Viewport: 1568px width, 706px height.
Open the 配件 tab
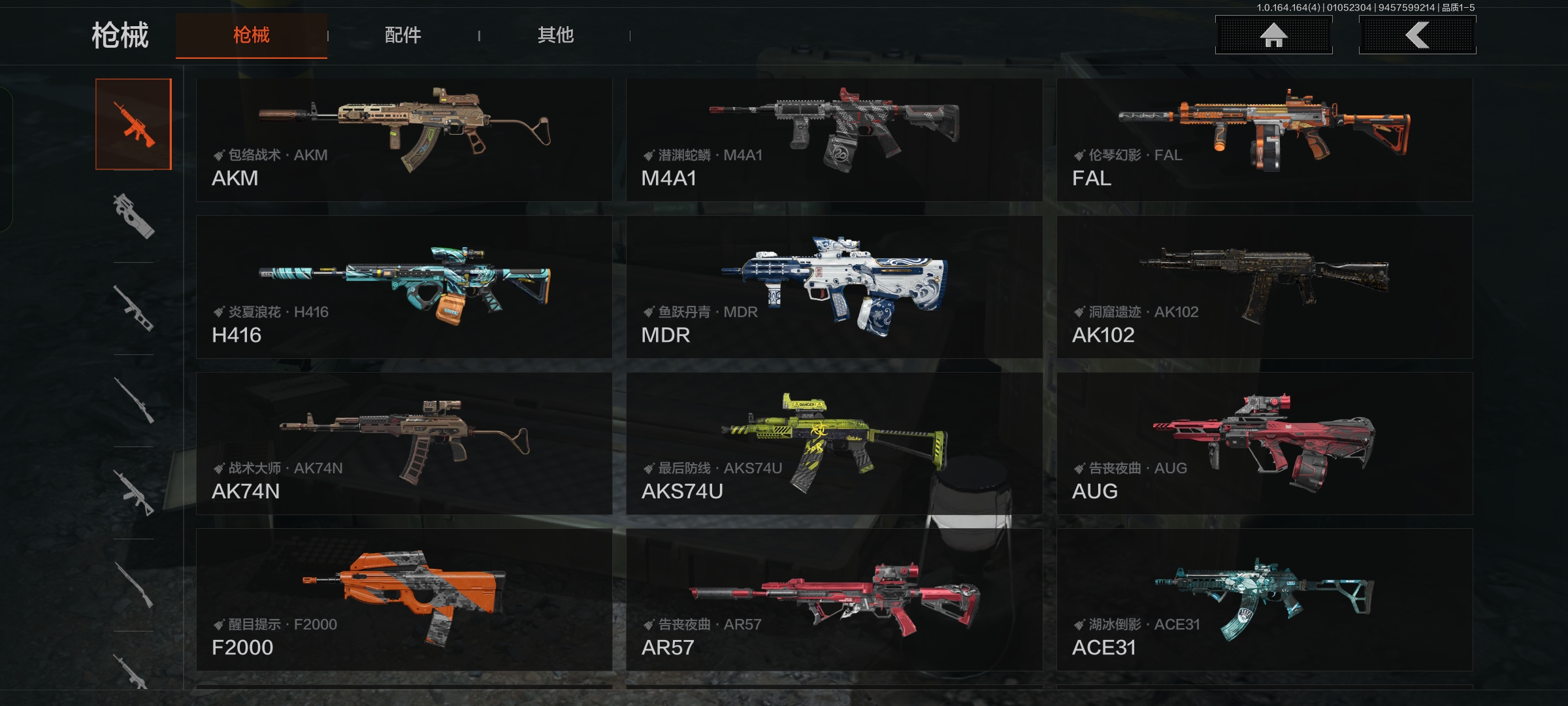(403, 35)
